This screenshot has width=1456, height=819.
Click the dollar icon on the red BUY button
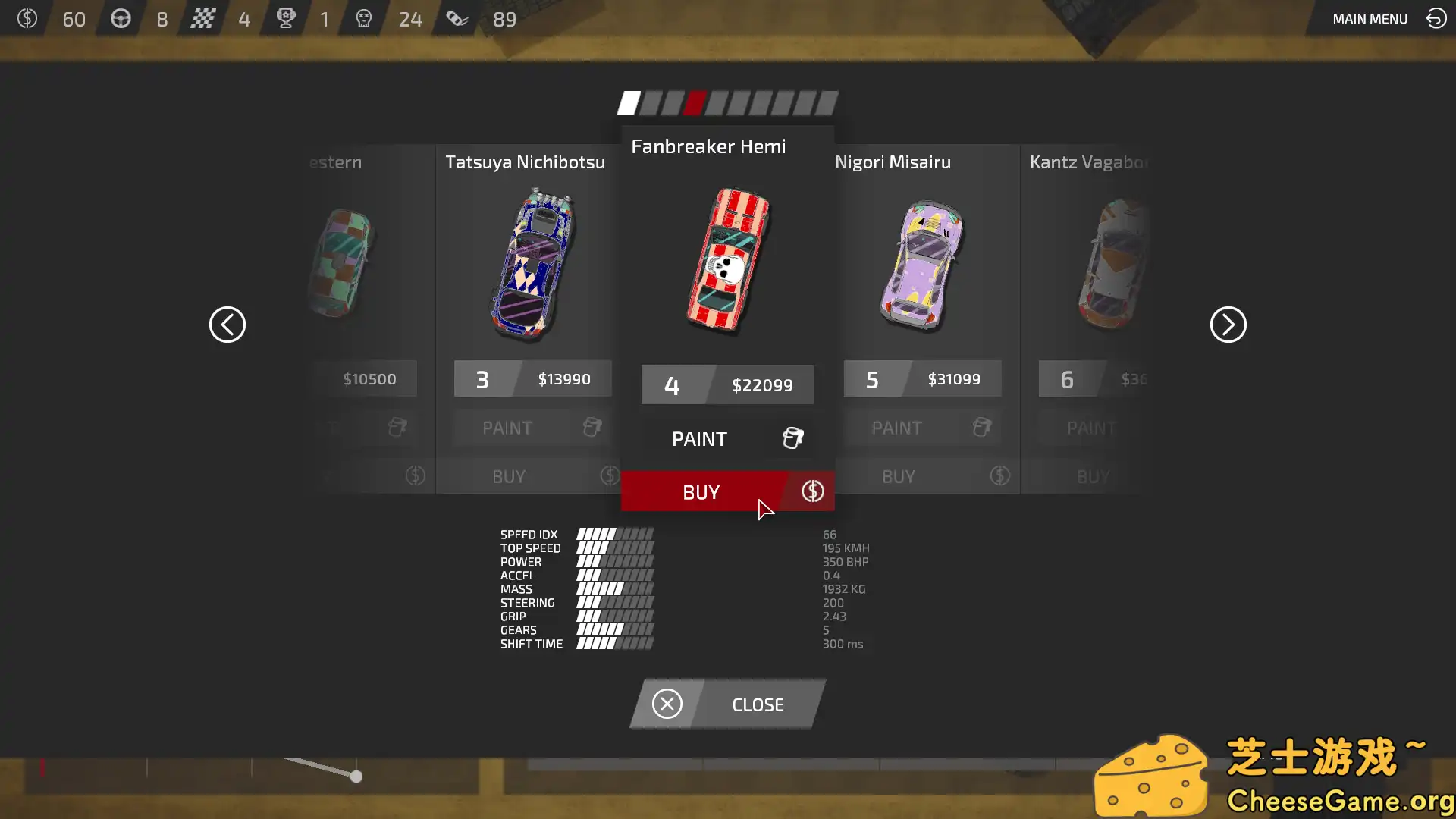(x=811, y=491)
